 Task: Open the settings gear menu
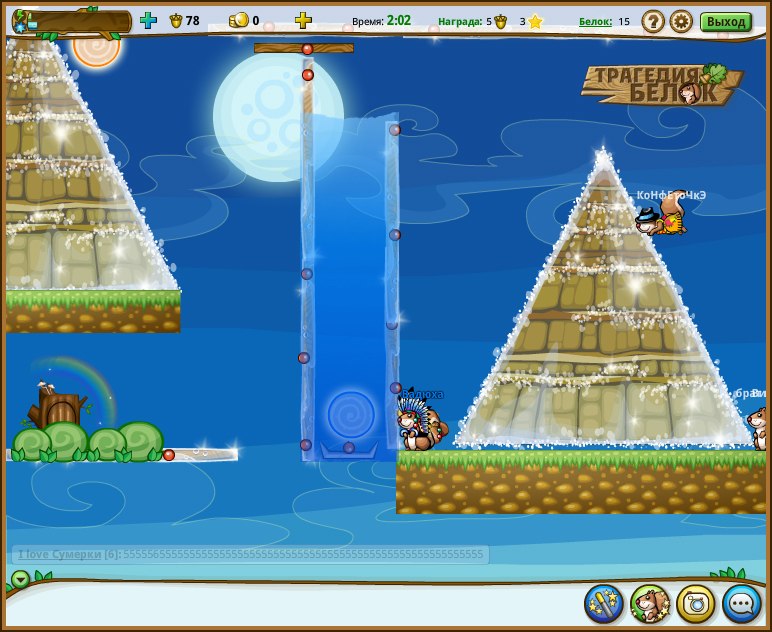[681, 21]
